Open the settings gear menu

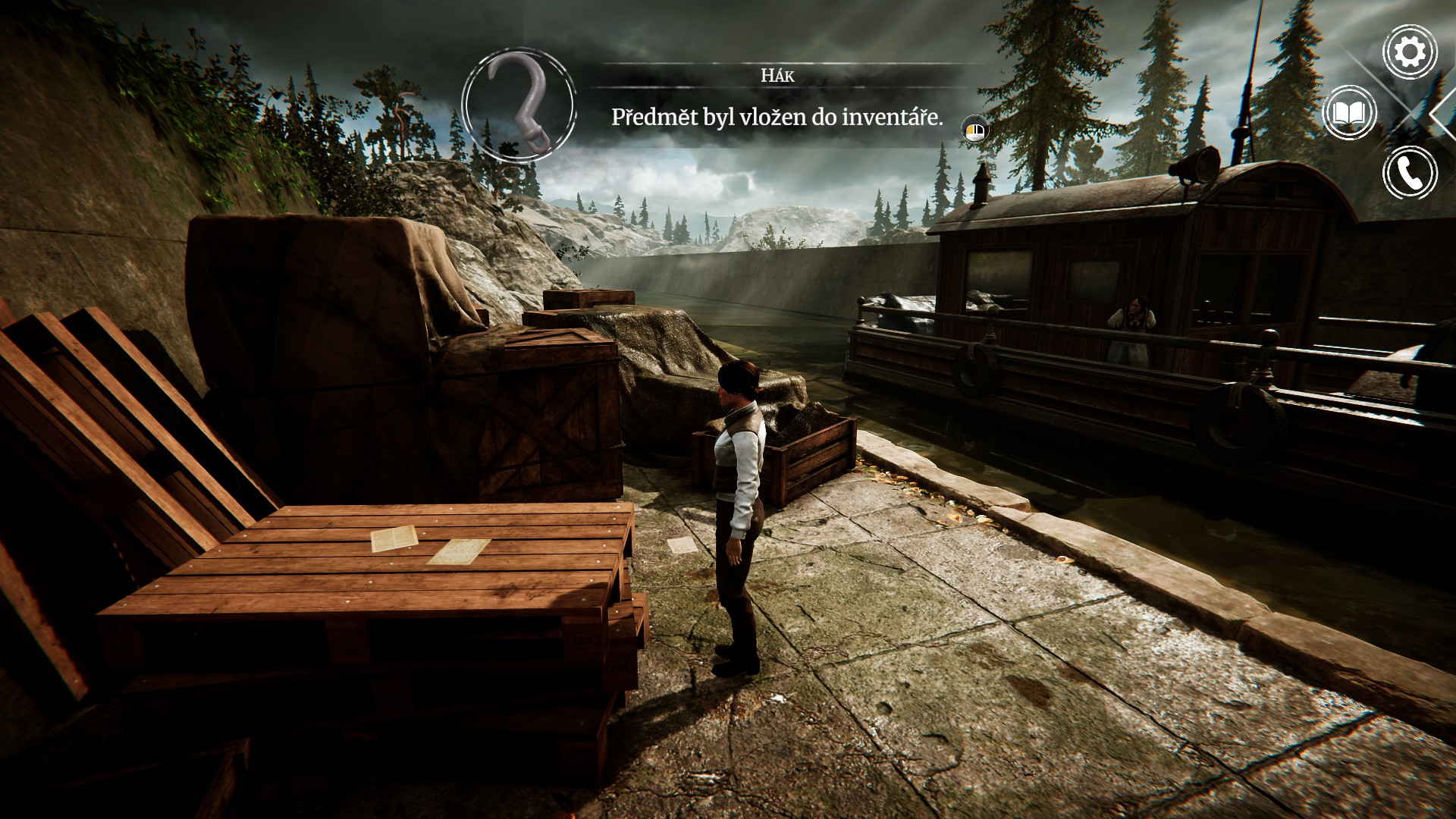tap(1410, 52)
